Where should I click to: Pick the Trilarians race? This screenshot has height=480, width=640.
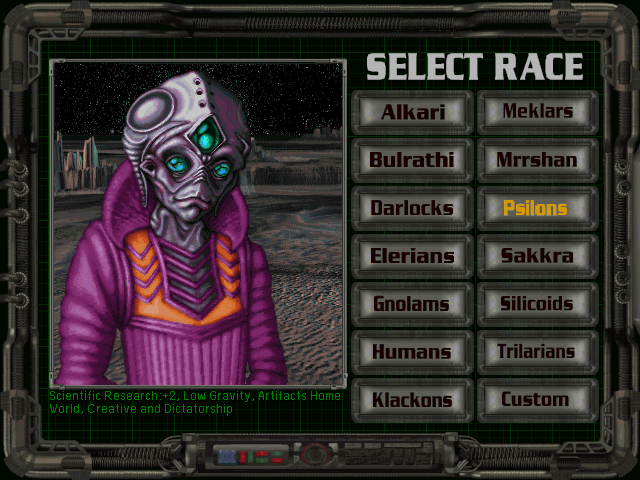pos(536,352)
